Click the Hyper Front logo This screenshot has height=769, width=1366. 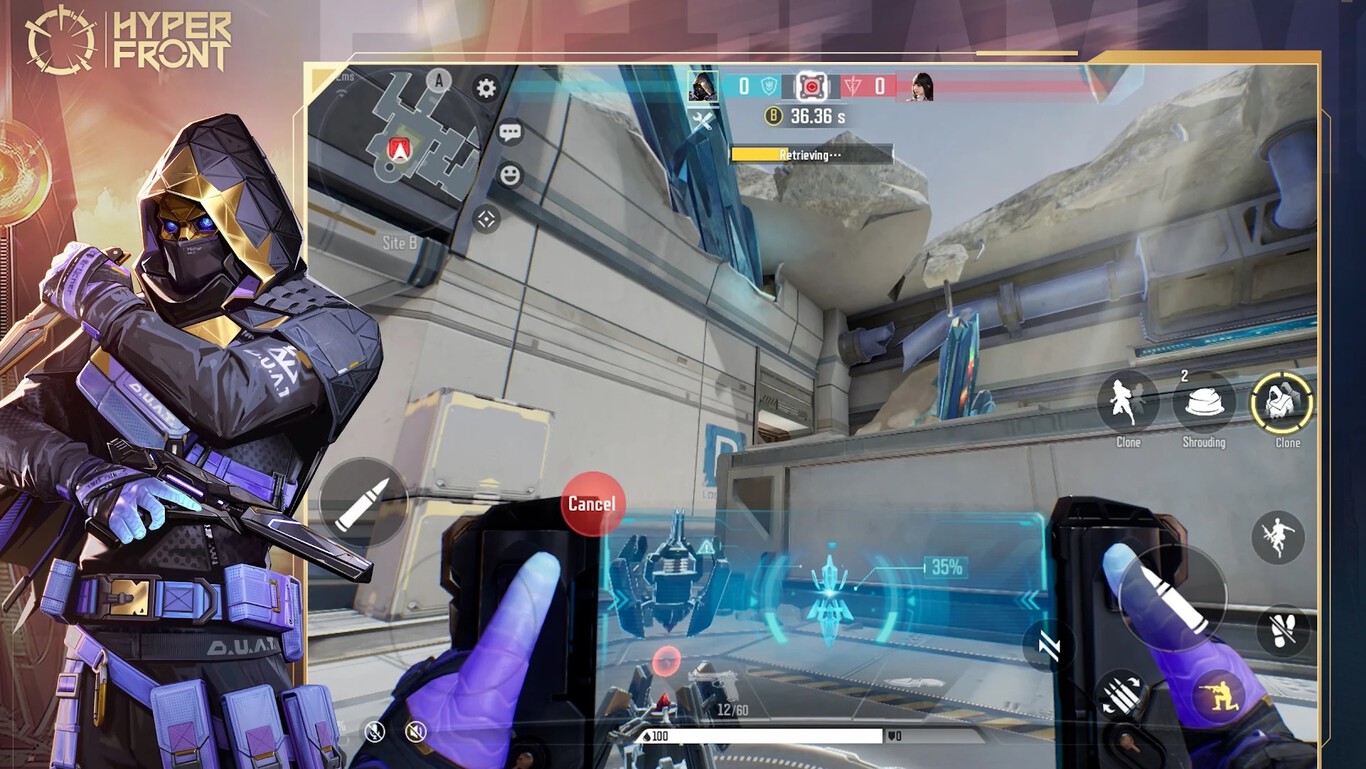pyautogui.click(x=128, y=41)
